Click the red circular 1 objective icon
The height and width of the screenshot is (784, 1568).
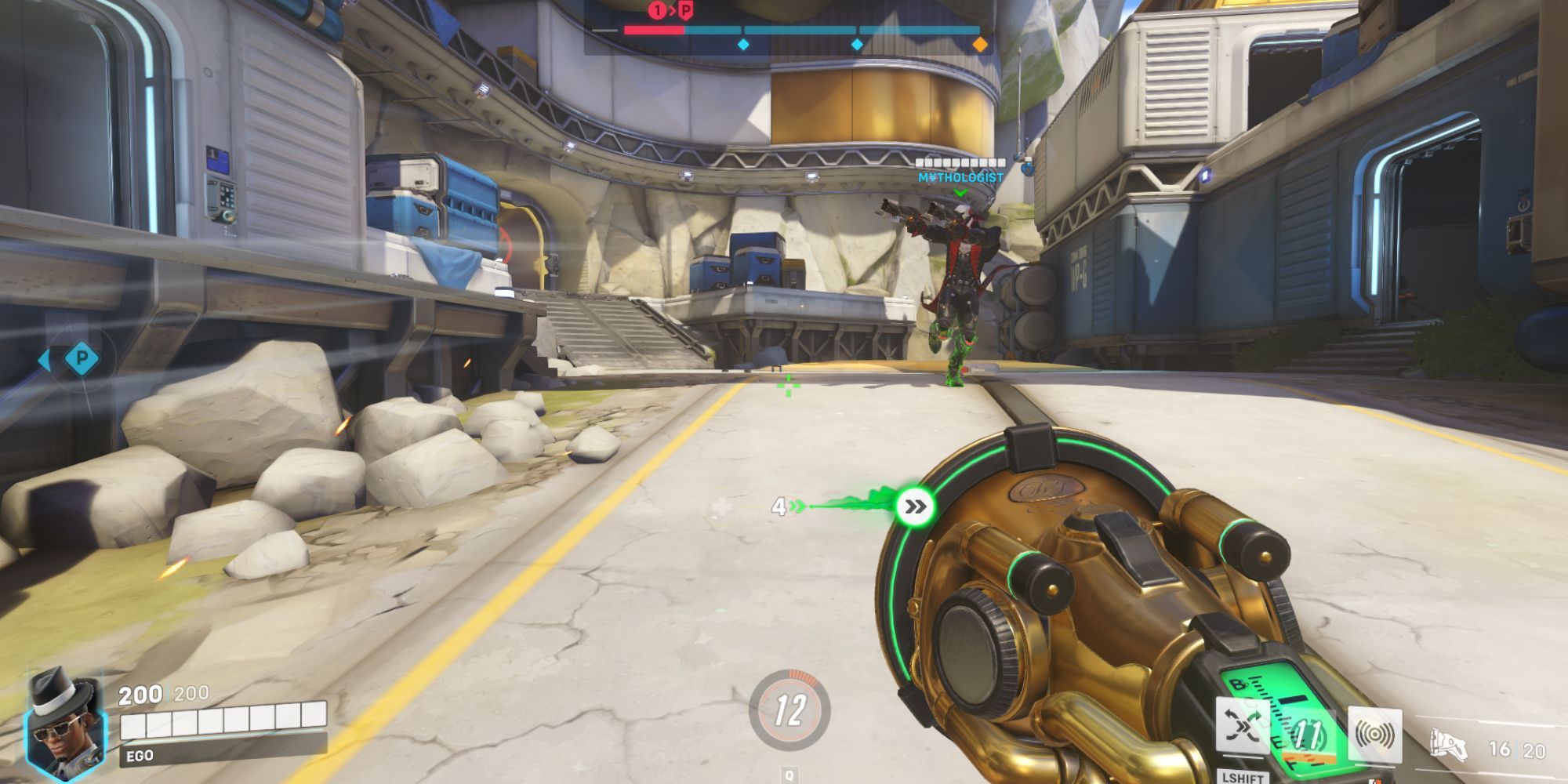[x=658, y=9]
